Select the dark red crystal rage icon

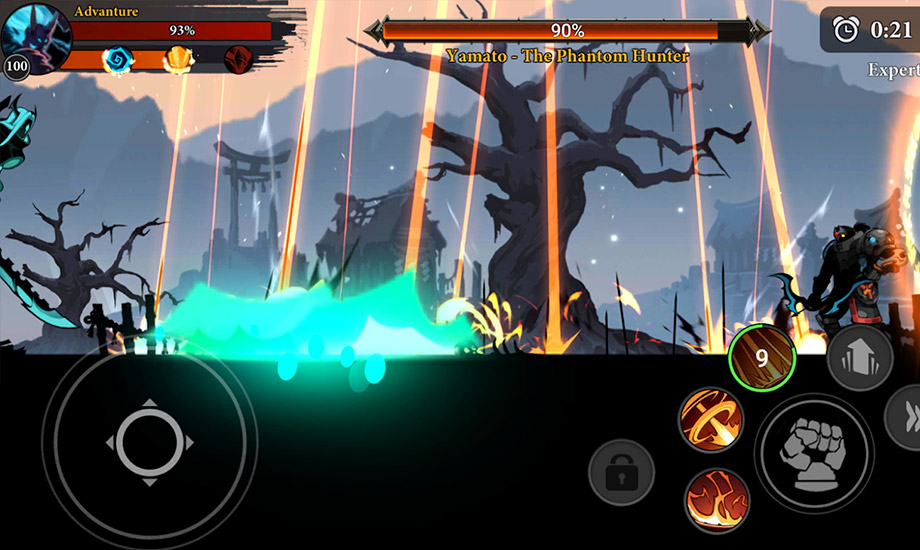(238, 58)
